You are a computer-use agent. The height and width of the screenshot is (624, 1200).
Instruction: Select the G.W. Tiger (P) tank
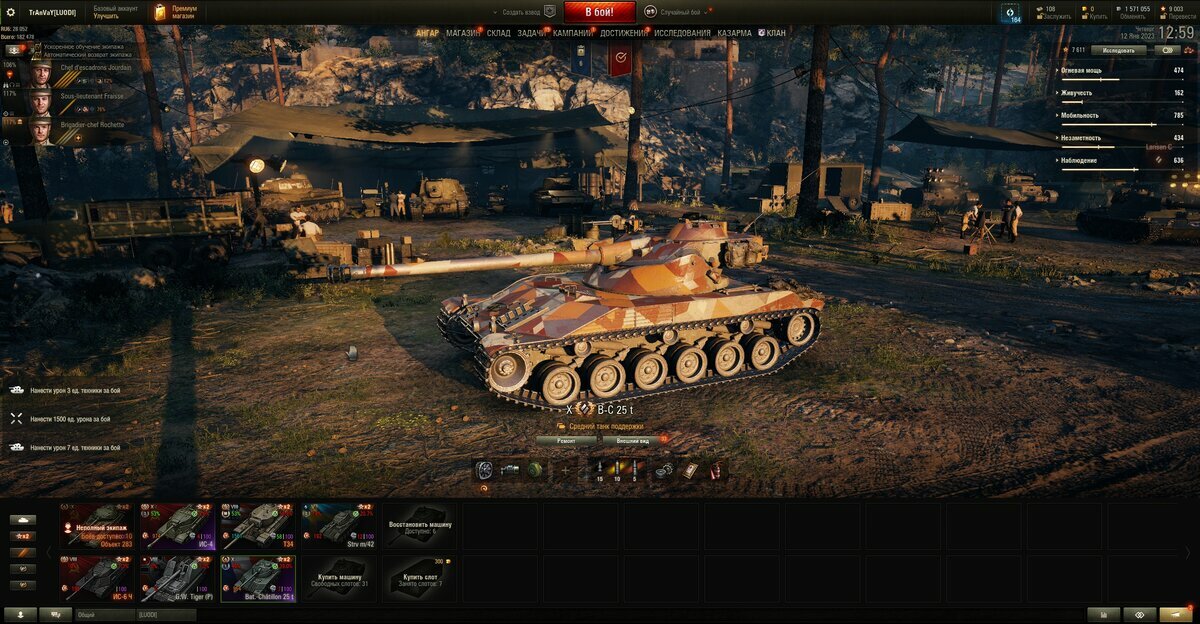[177, 579]
